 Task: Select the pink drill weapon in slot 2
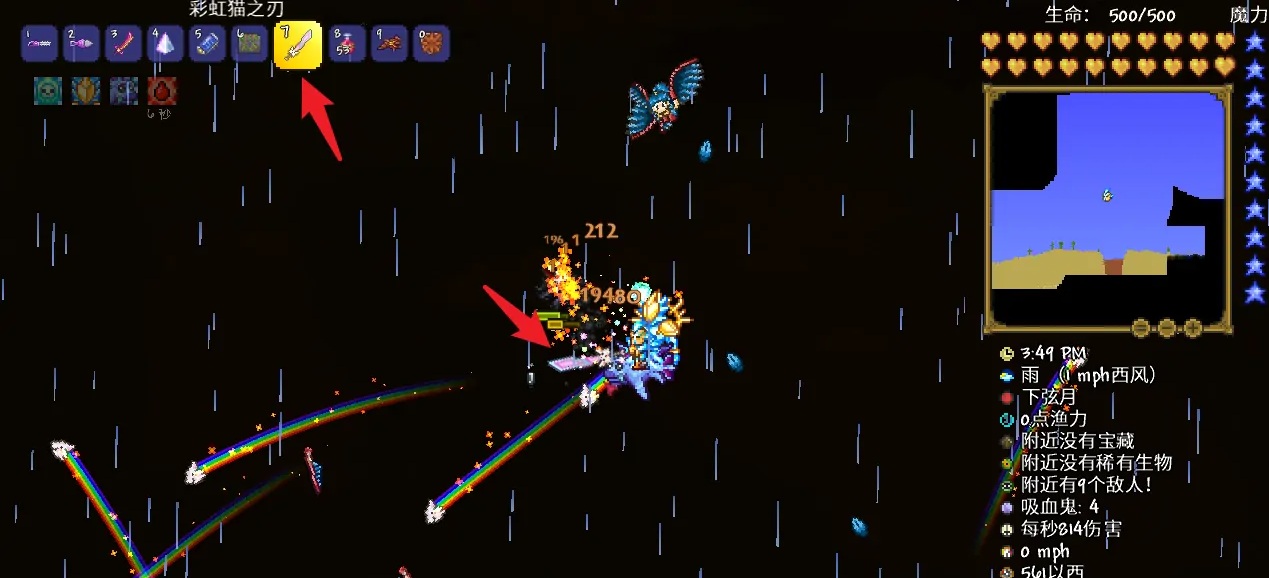click(x=81, y=44)
